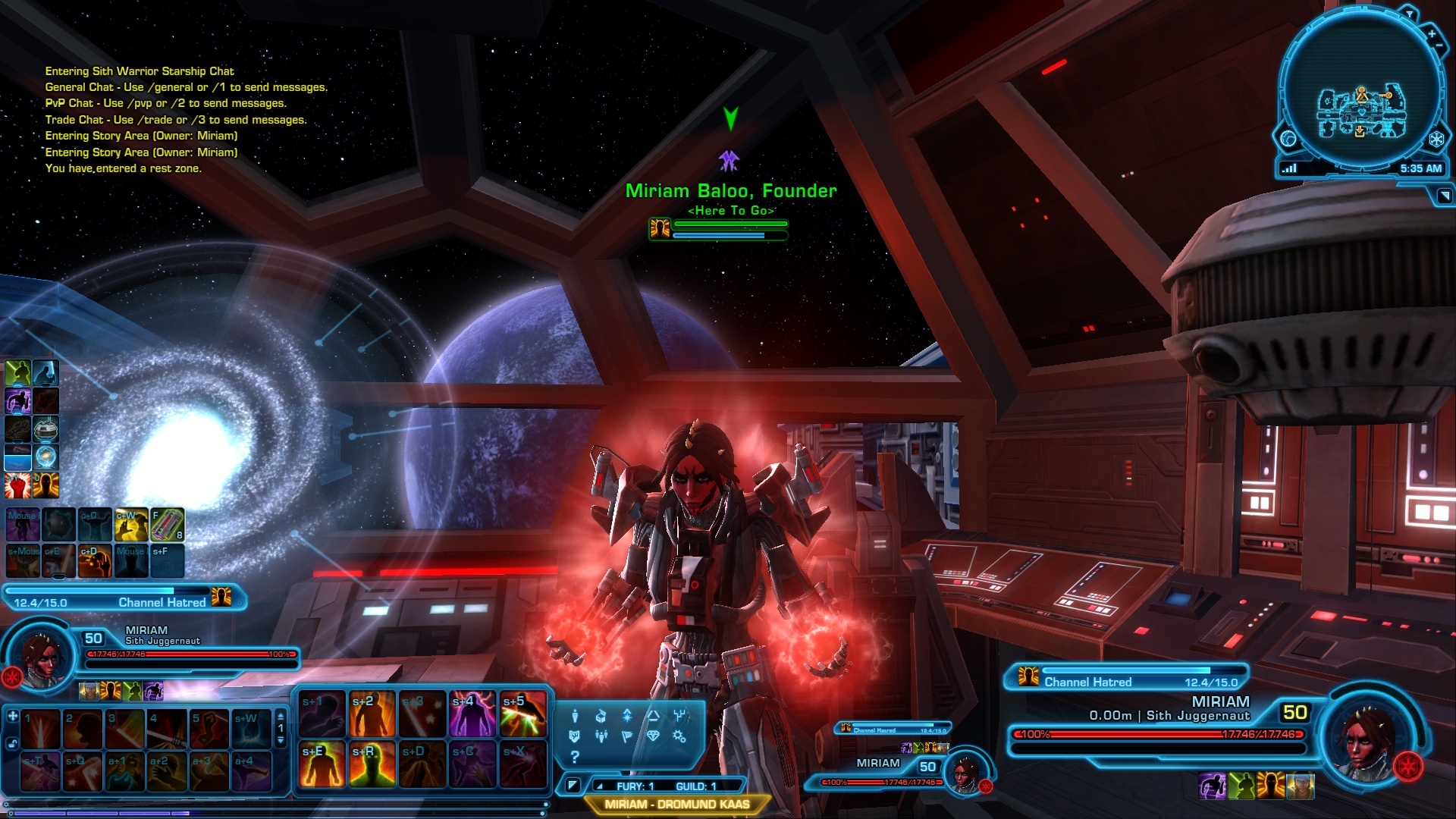Screen dimensions: 1456x819
Task: Open the world map globe button
Action: click(x=1288, y=139)
